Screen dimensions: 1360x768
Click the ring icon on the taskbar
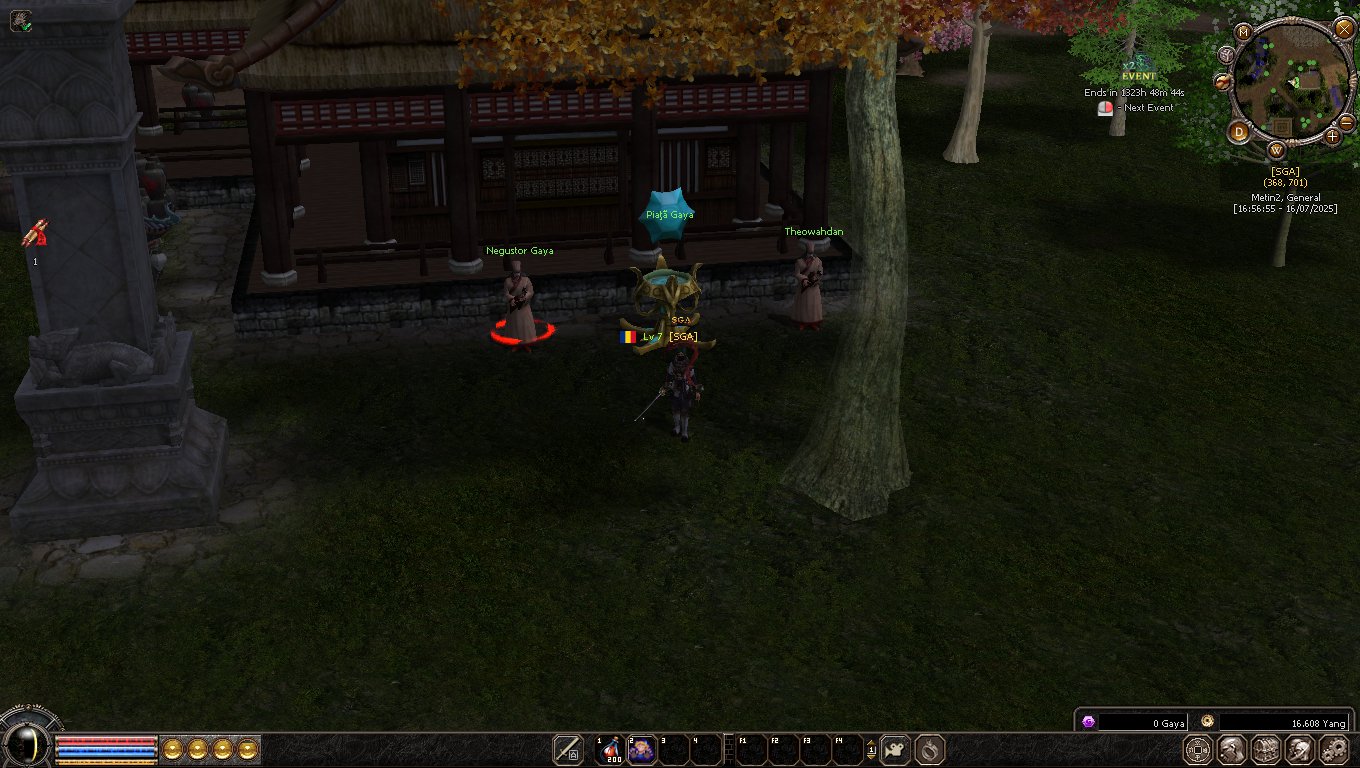click(x=930, y=749)
